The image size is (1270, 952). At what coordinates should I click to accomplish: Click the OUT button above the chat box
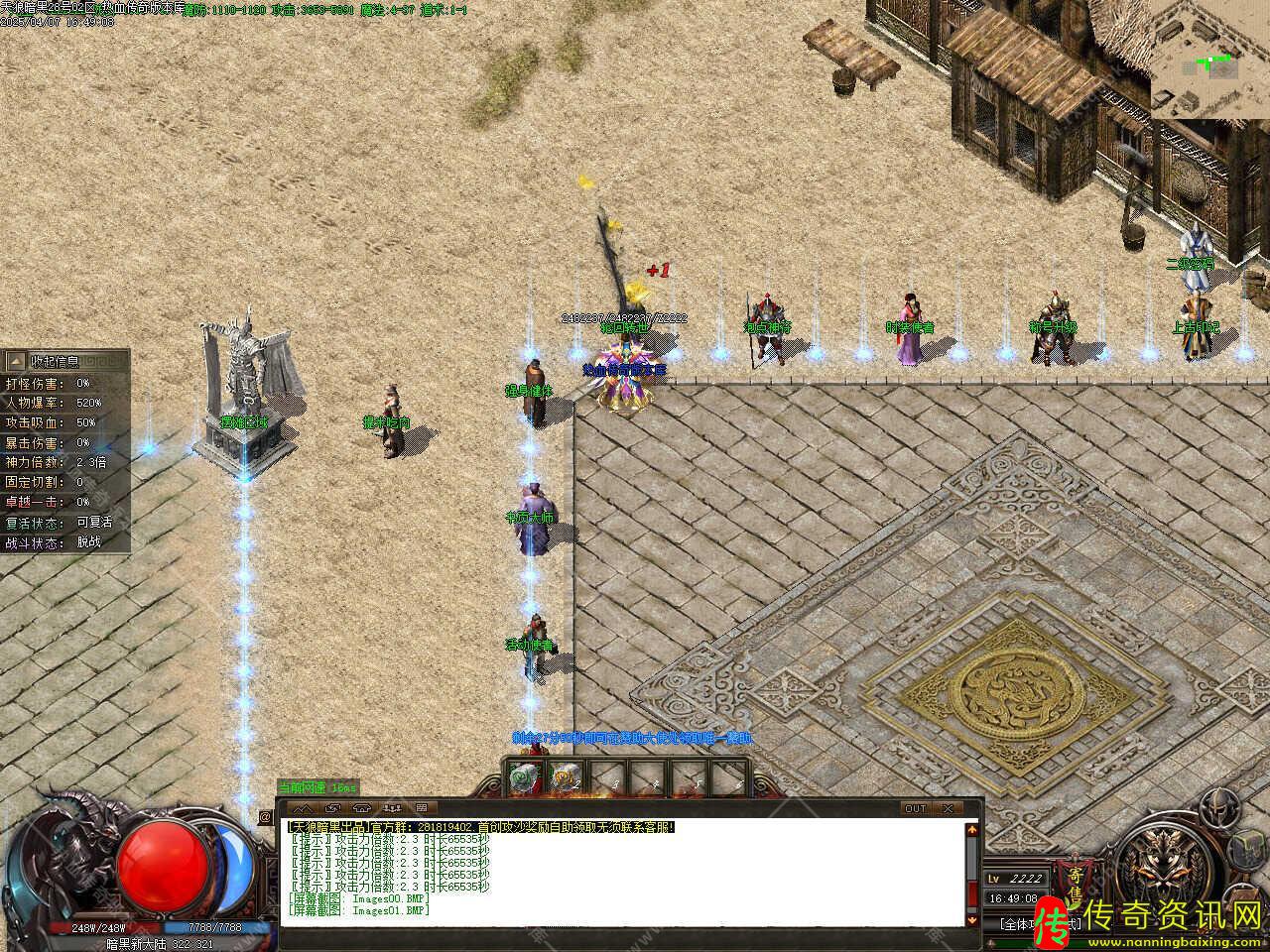(915, 808)
